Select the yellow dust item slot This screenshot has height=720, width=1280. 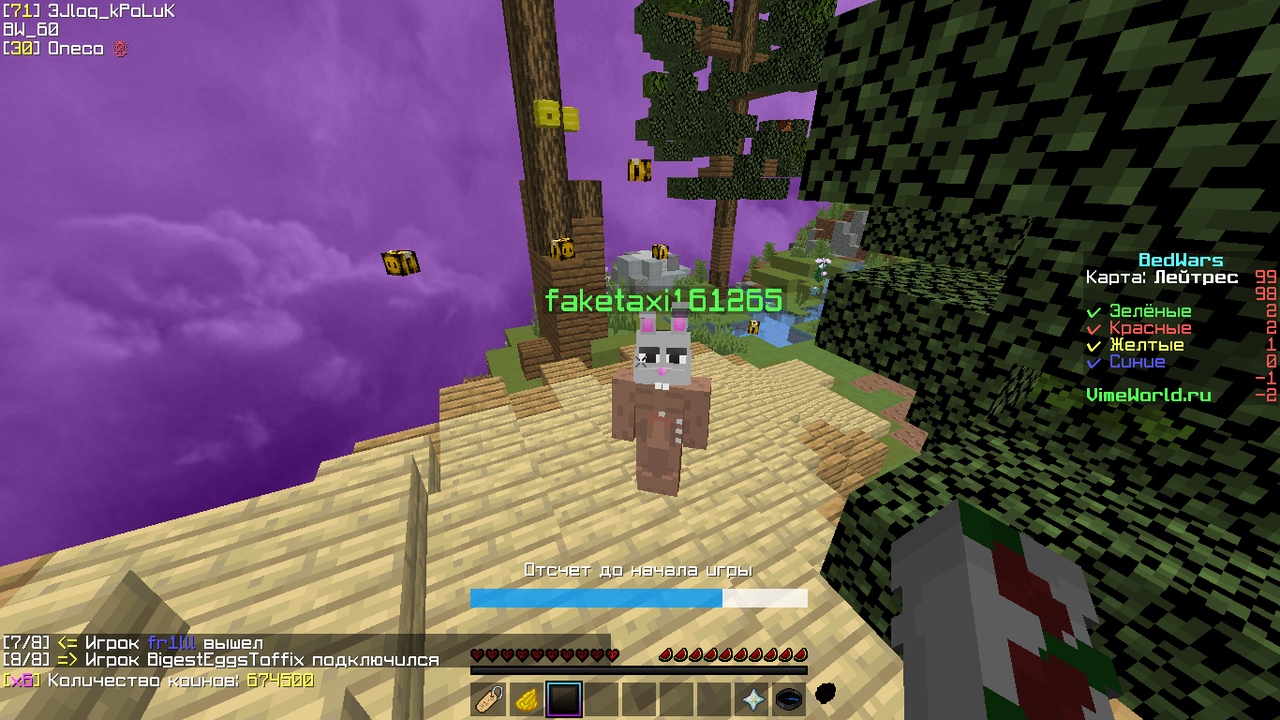[527, 699]
